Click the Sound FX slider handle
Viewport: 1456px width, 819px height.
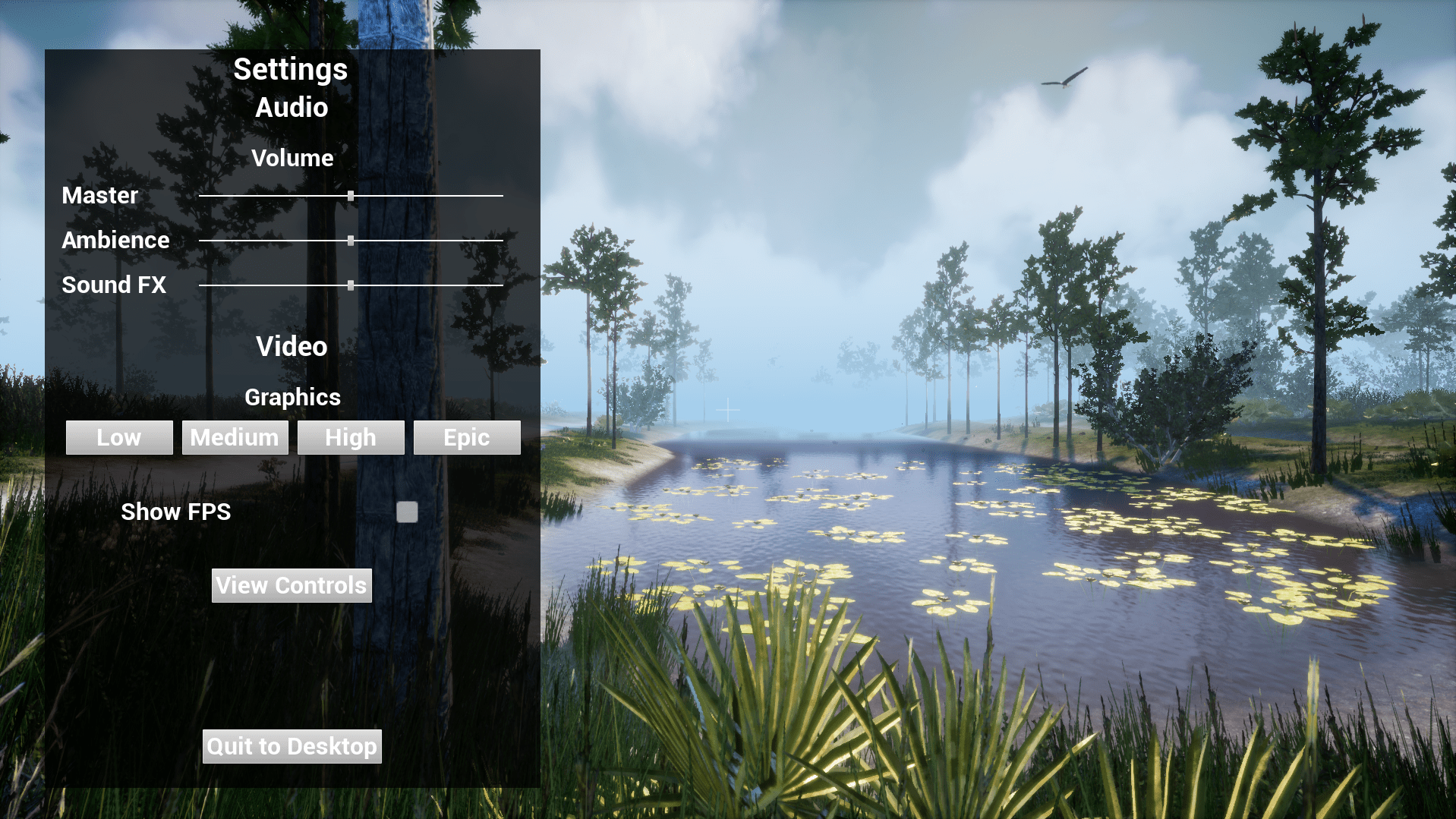[351, 285]
